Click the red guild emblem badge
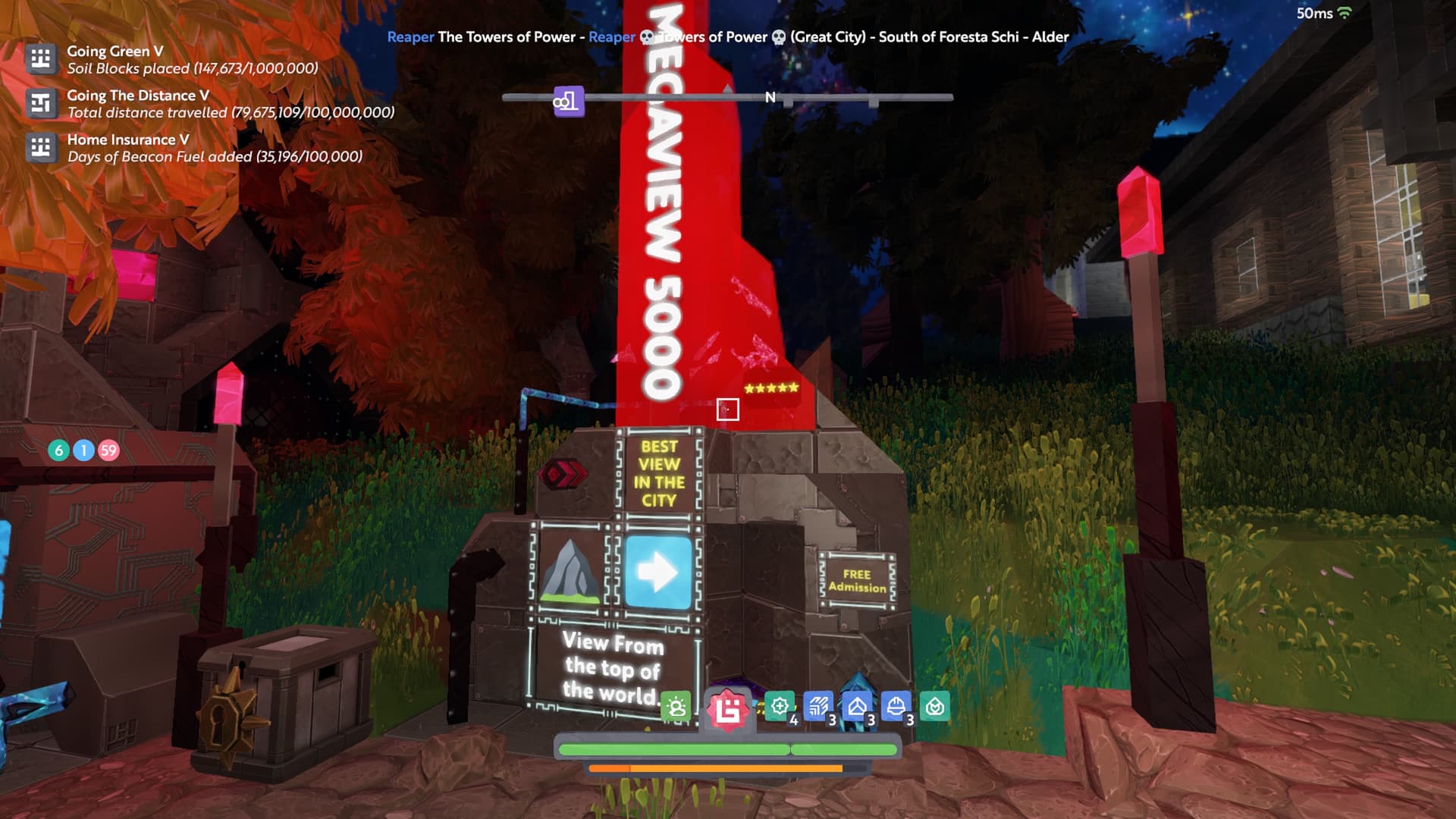Screen dimensions: 1456x819 click(728, 711)
